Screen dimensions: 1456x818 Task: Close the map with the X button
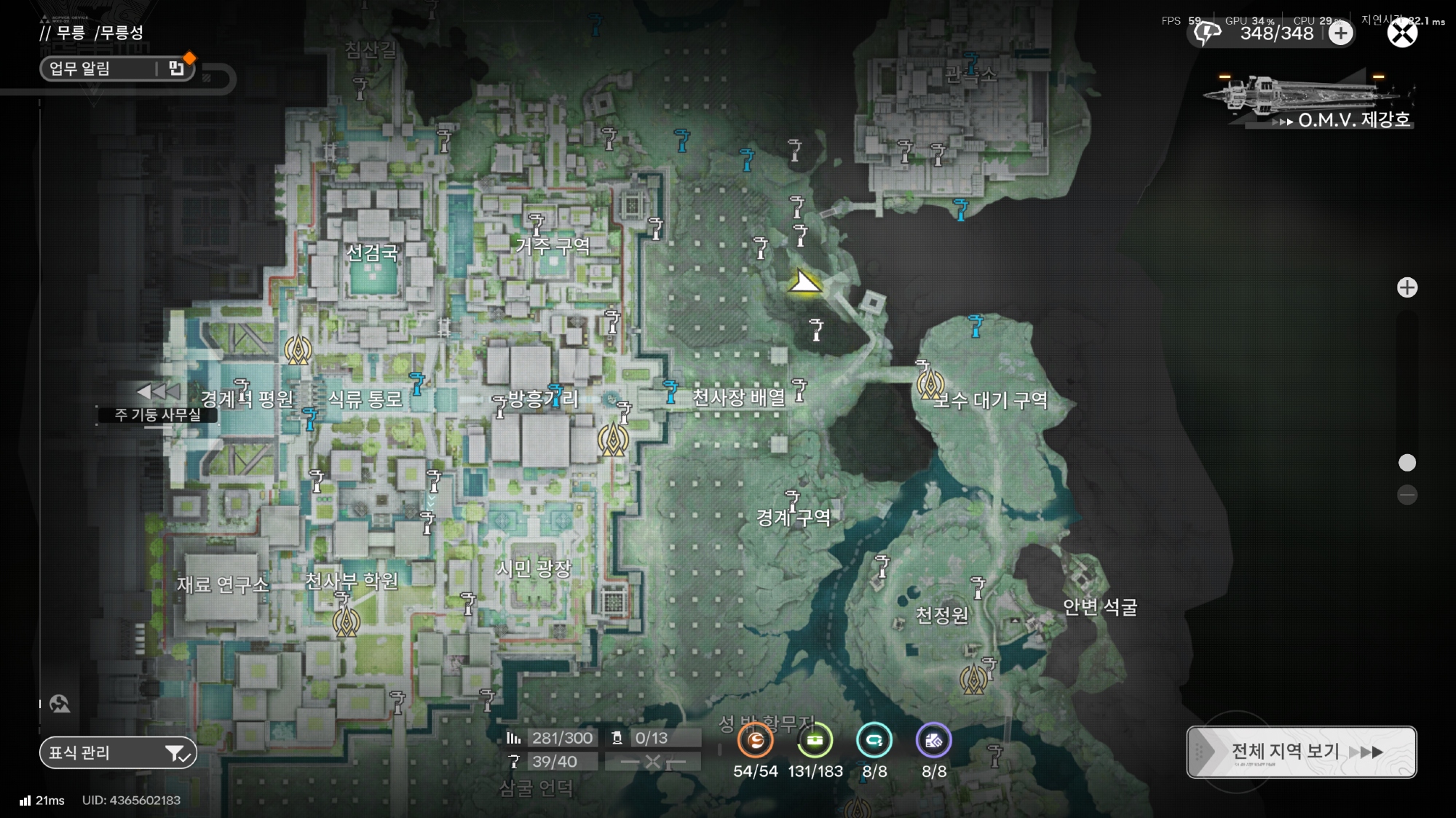[x=1402, y=33]
